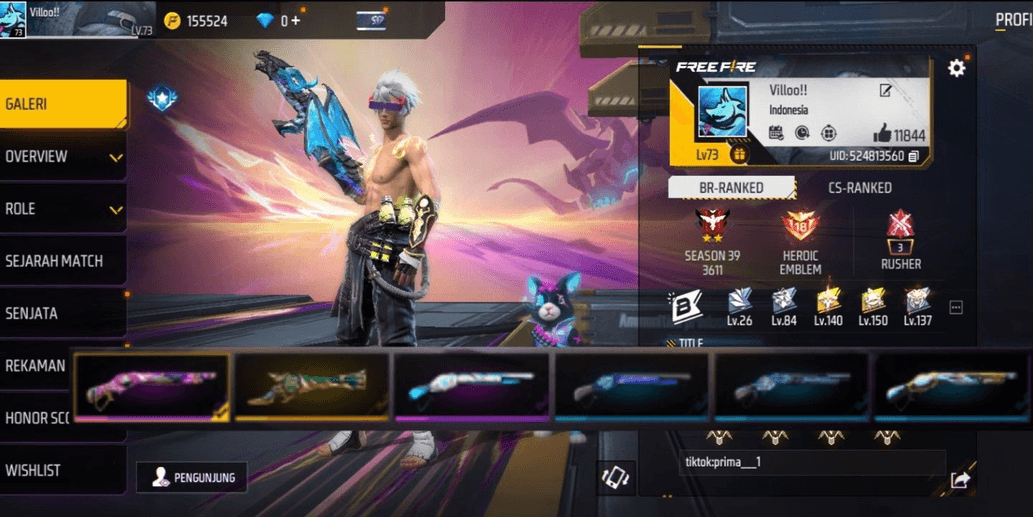Expand the Role section
Image resolution: width=1033 pixels, height=517 pixels.
pyautogui.click(x=62, y=209)
